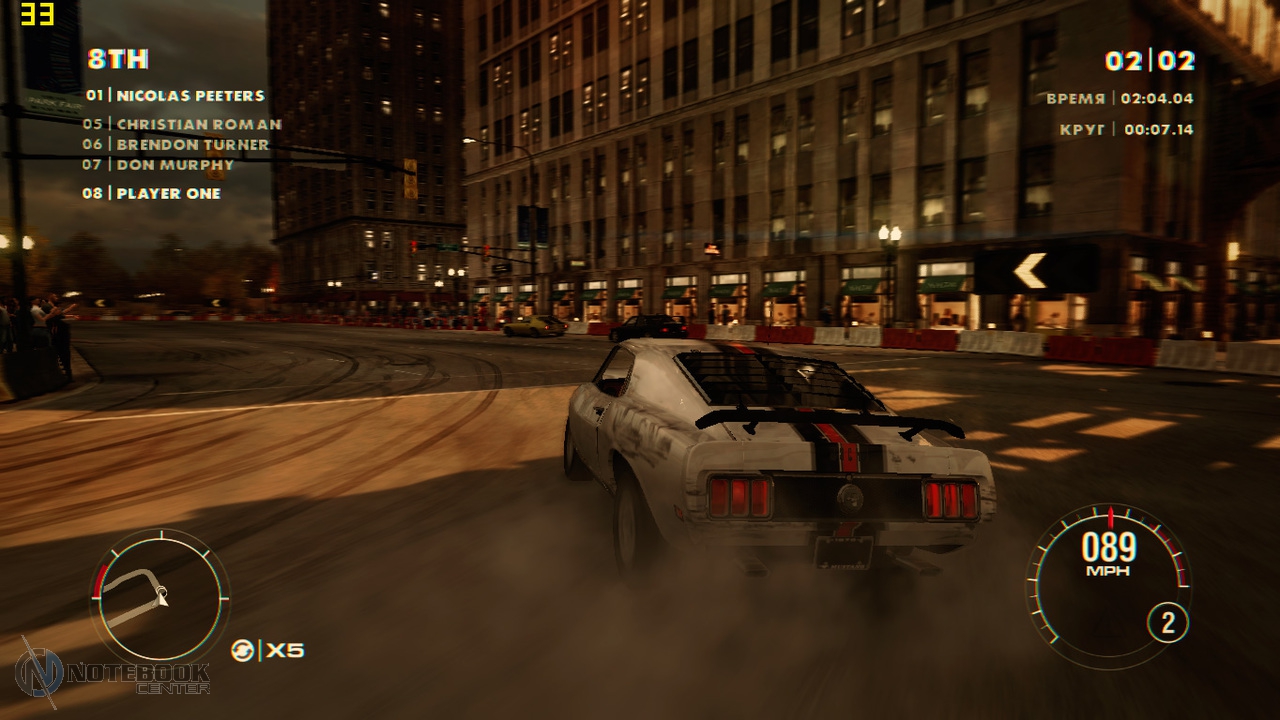1280x720 pixels.
Task: Pick Don Murphy's leaderboard row
Action: click(158, 165)
